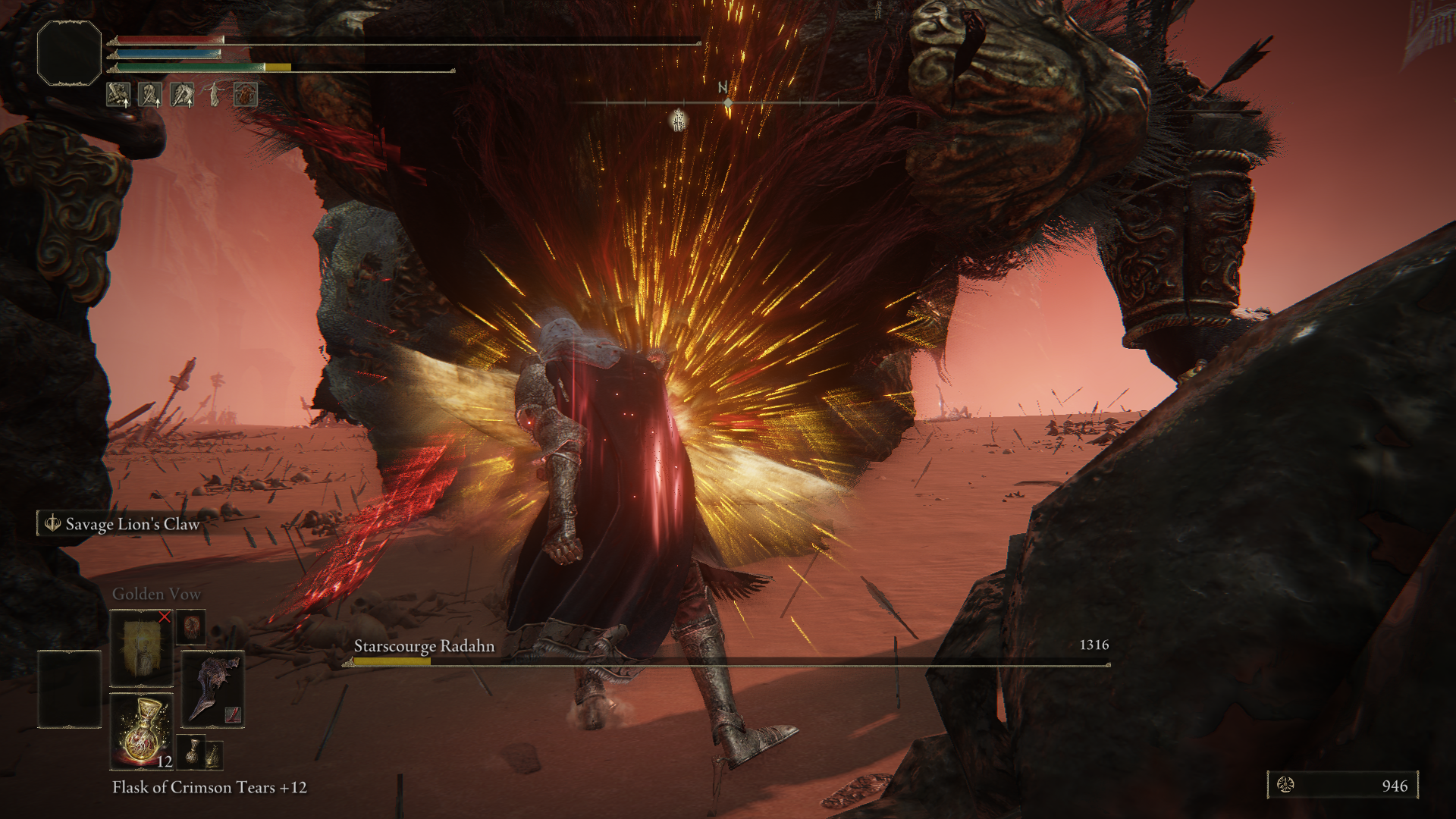1456x819 pixels.
Task: Click the white statue buff icon
Action: pyautogui.click(x=215, y=95)
